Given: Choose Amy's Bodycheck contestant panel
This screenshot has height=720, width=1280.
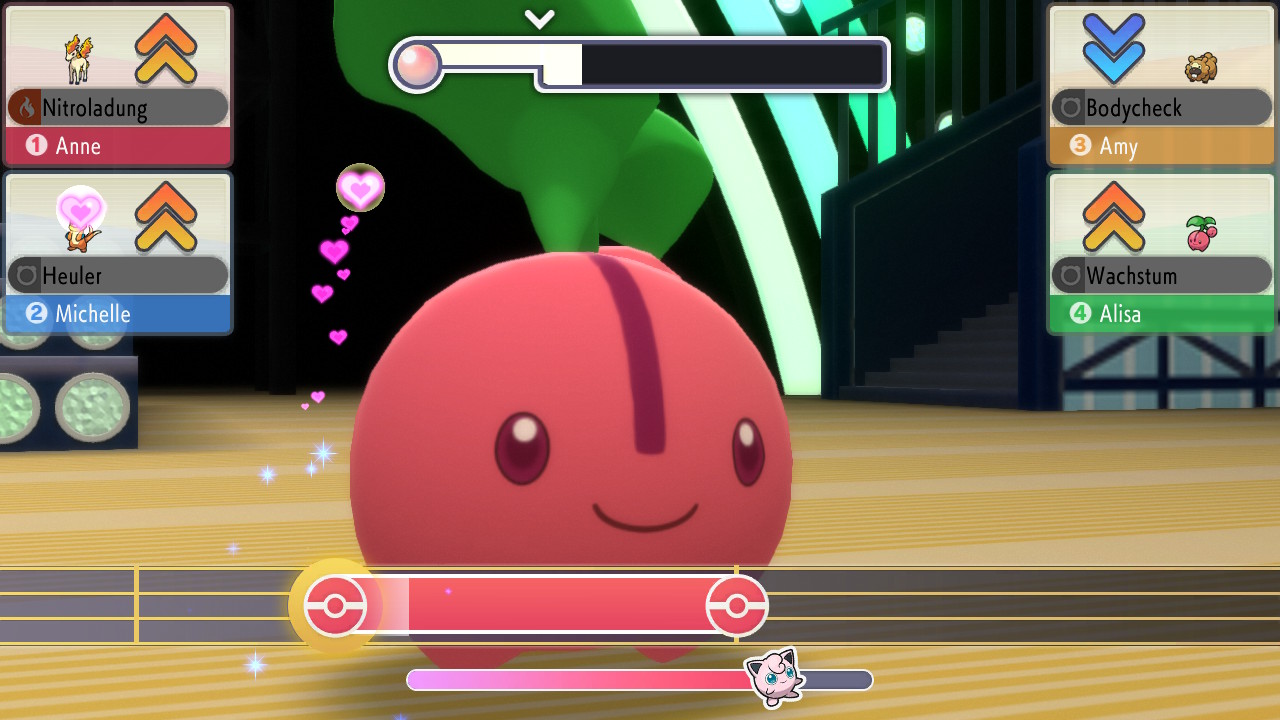Looking at the screenshot, I should coord(1161,86).
